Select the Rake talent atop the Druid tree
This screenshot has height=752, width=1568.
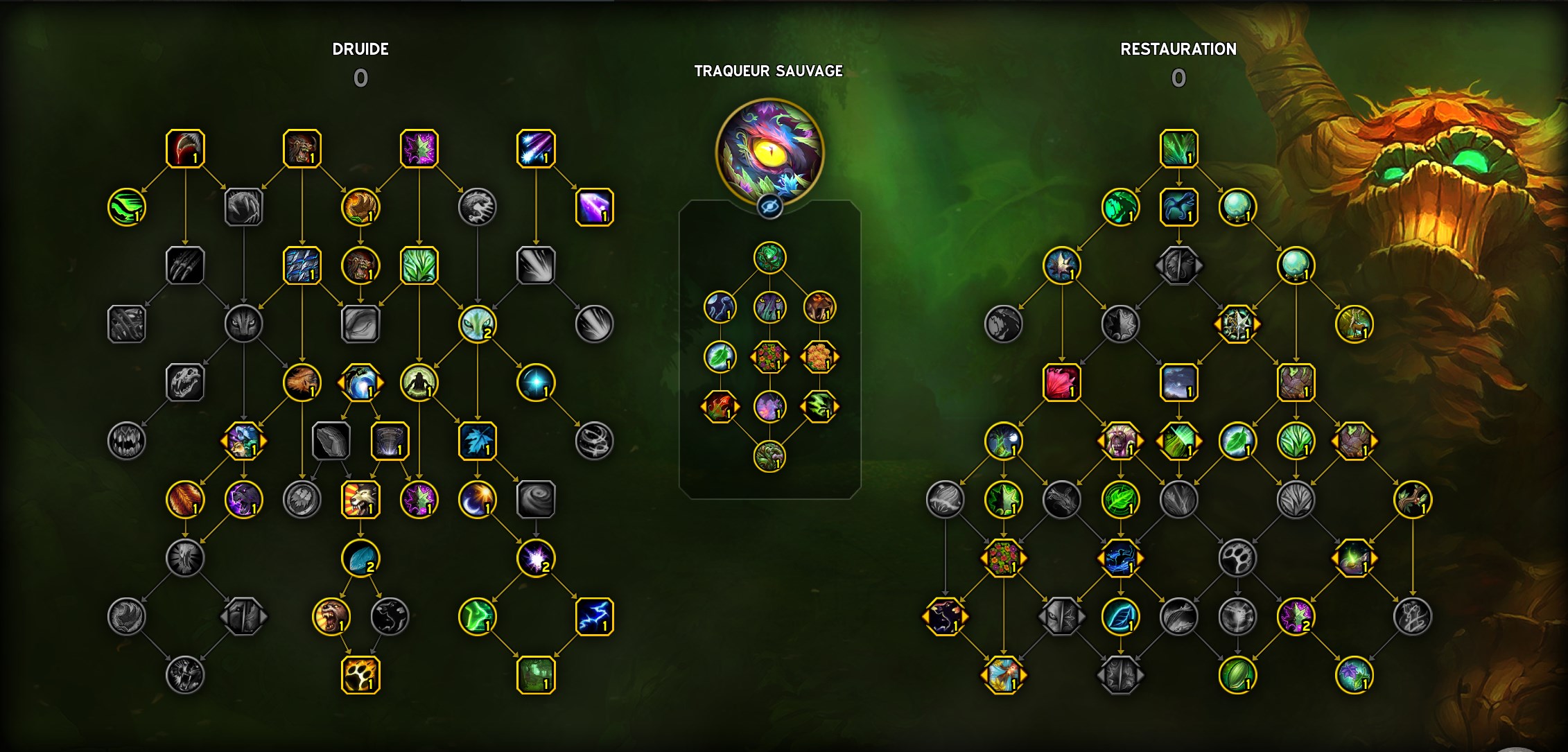click(x=184, y=149)
